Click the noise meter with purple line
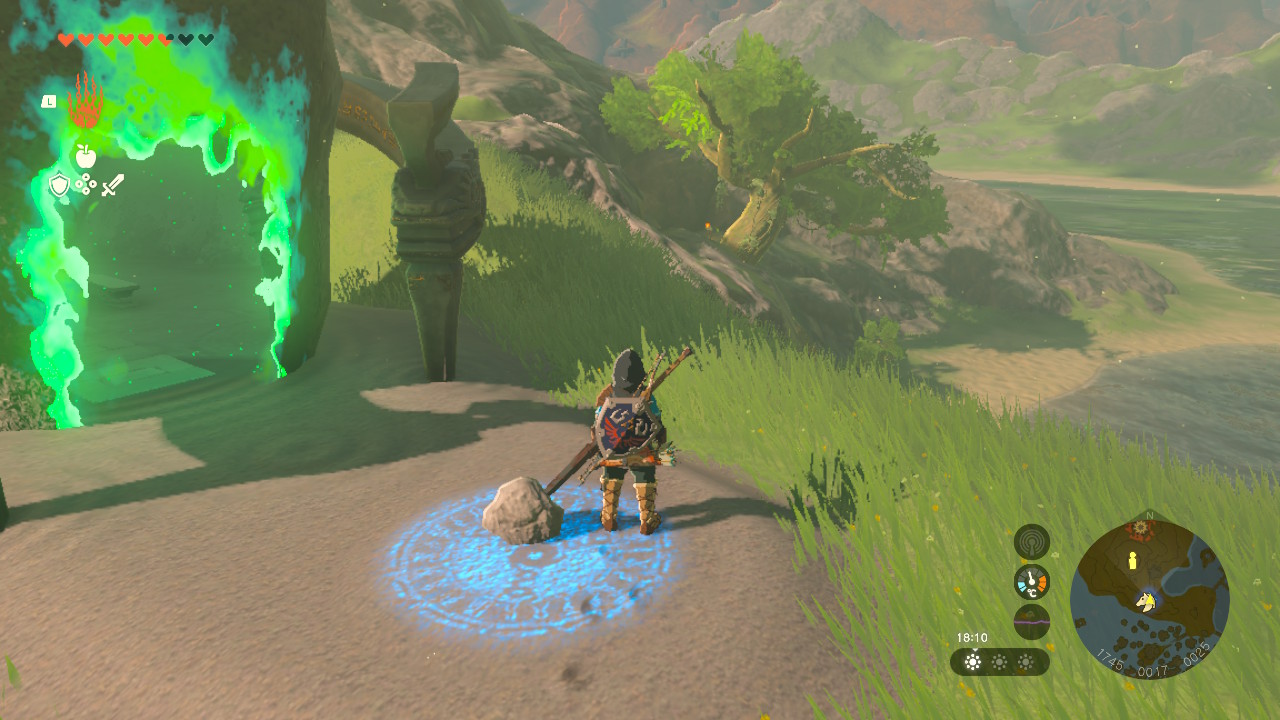The width and height of the screenshot is (1280, 720). click(x=1031, y=621)
